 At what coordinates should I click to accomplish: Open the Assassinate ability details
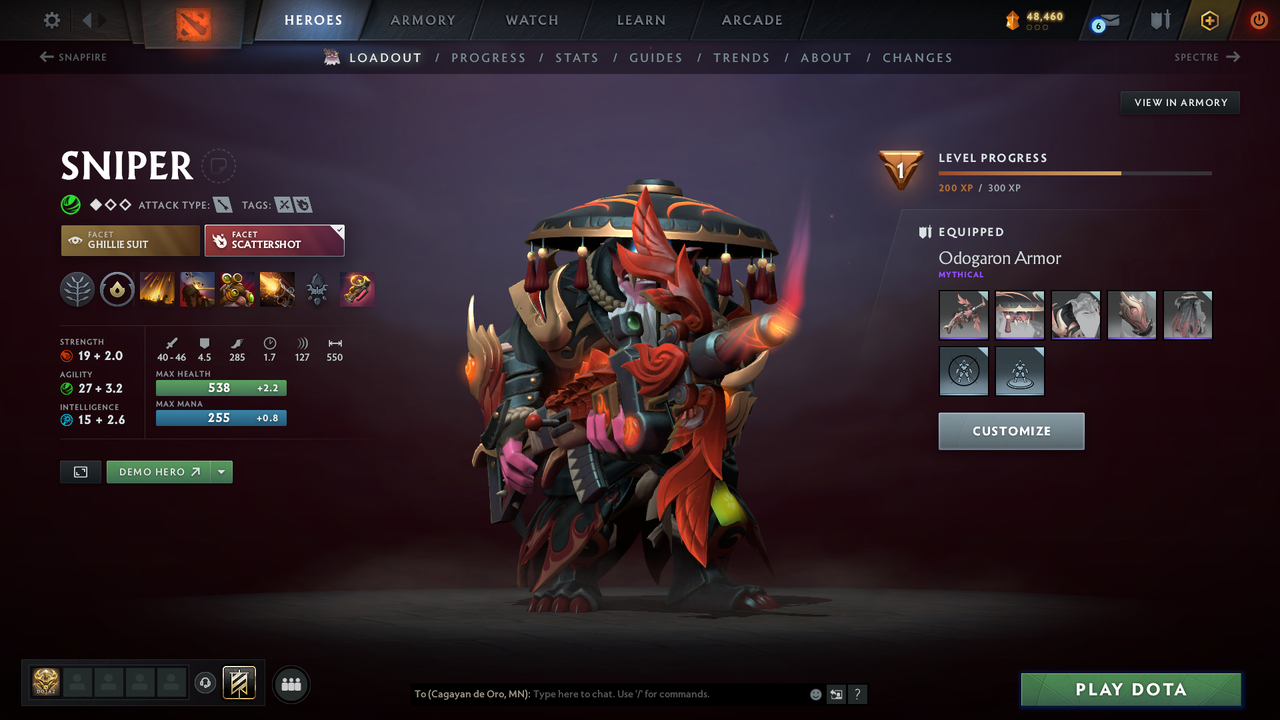[277, 289]
